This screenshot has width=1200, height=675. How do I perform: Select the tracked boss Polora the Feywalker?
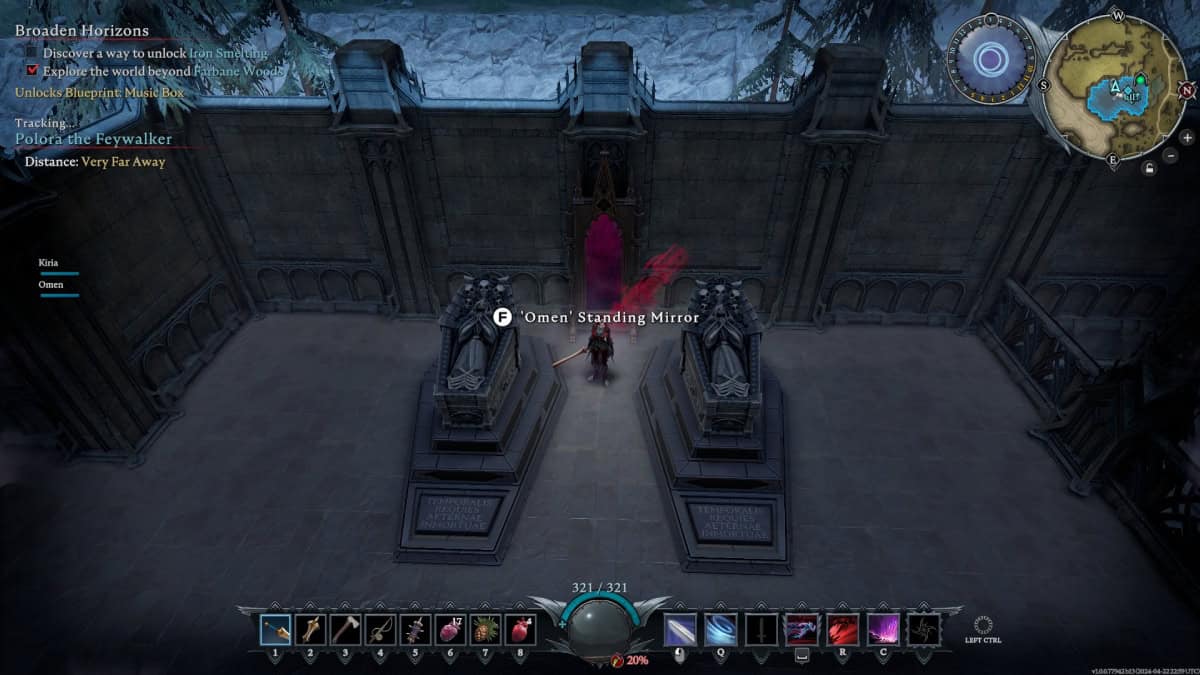[93, 139]
